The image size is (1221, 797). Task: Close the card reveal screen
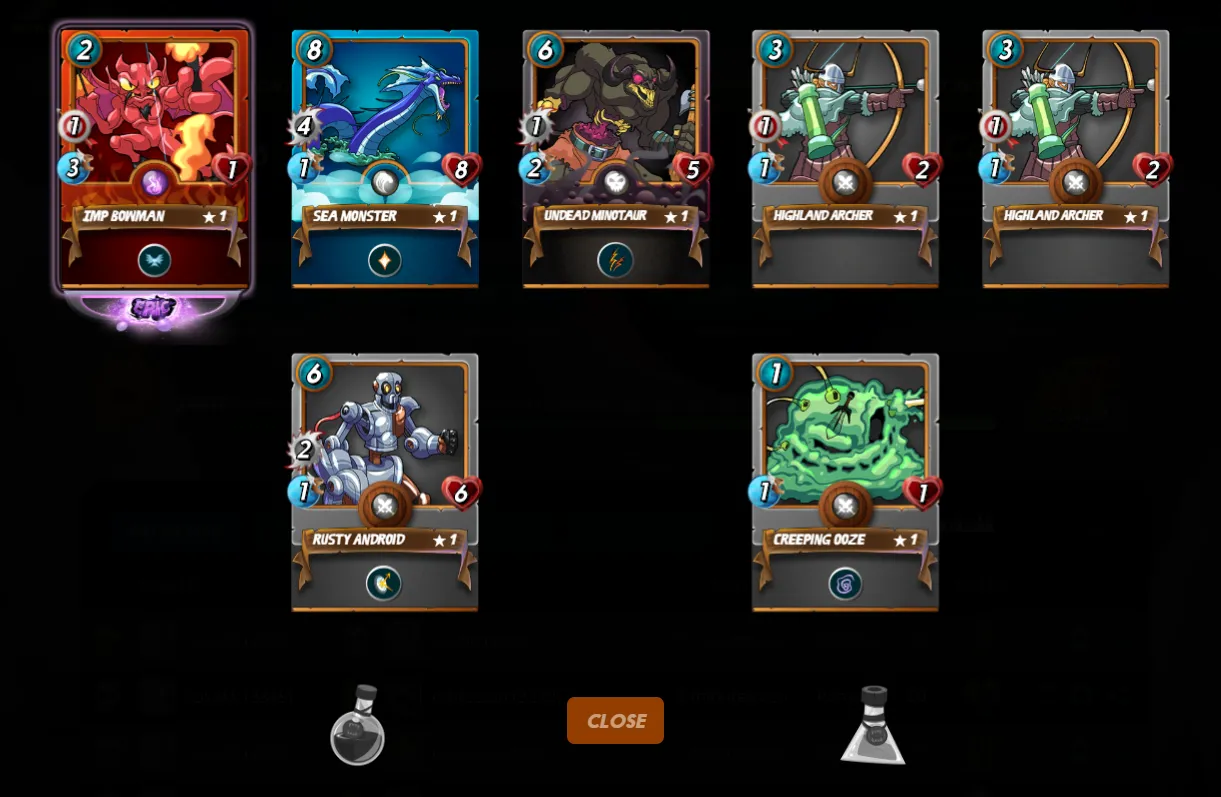tap(615, 720)
